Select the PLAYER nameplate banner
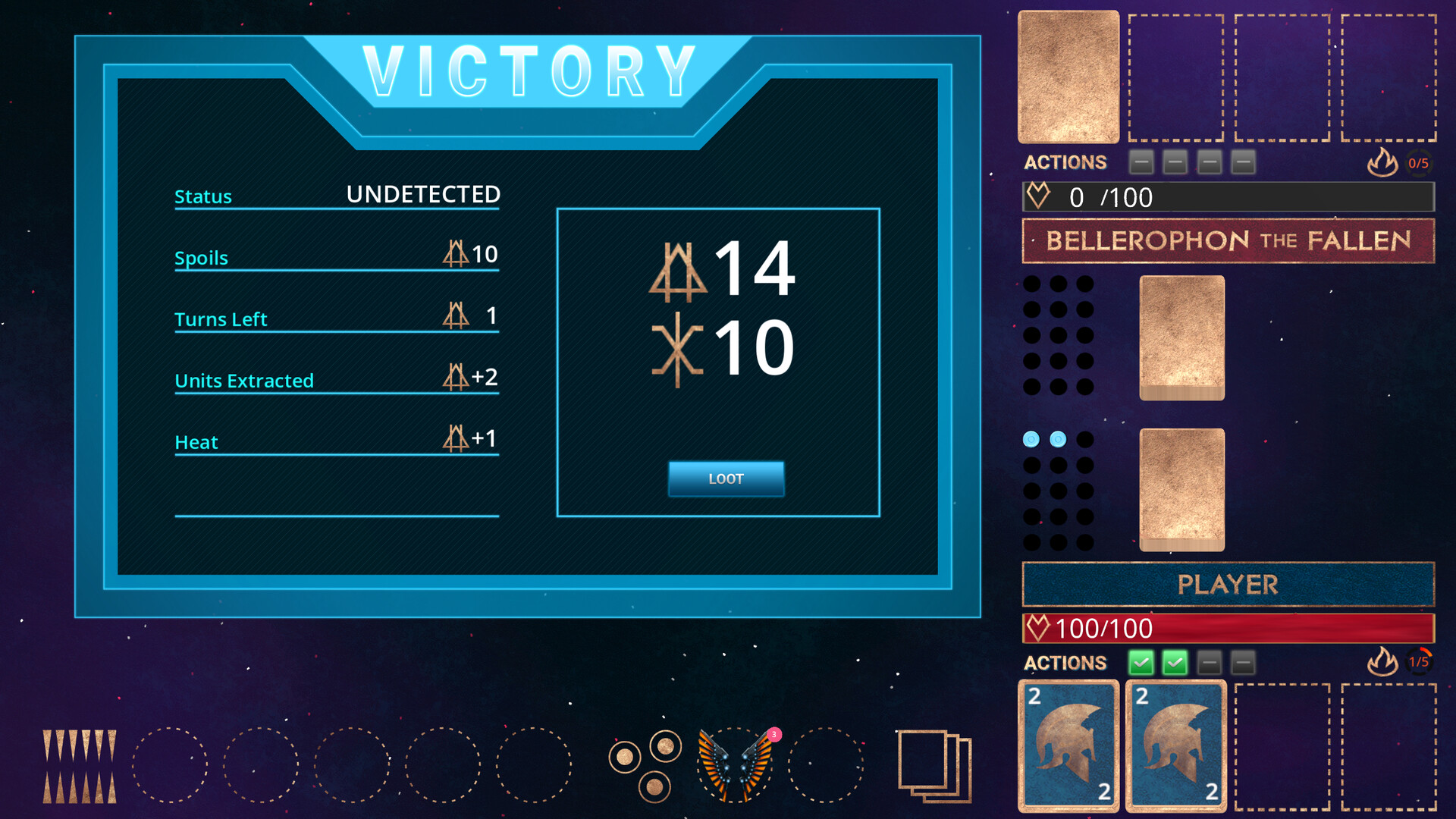 tap(1228, 584)
